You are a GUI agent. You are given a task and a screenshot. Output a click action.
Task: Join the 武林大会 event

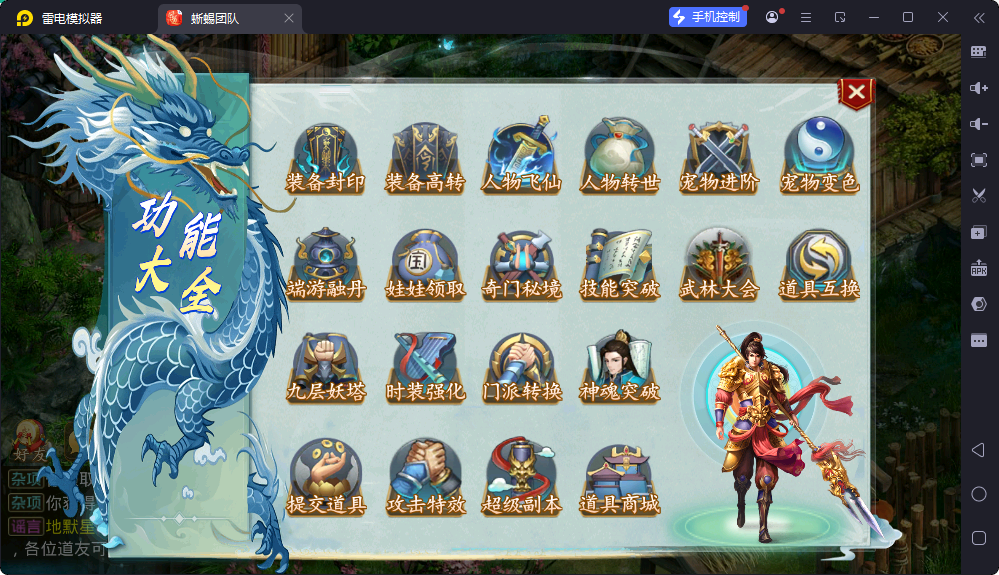point(718,265)
